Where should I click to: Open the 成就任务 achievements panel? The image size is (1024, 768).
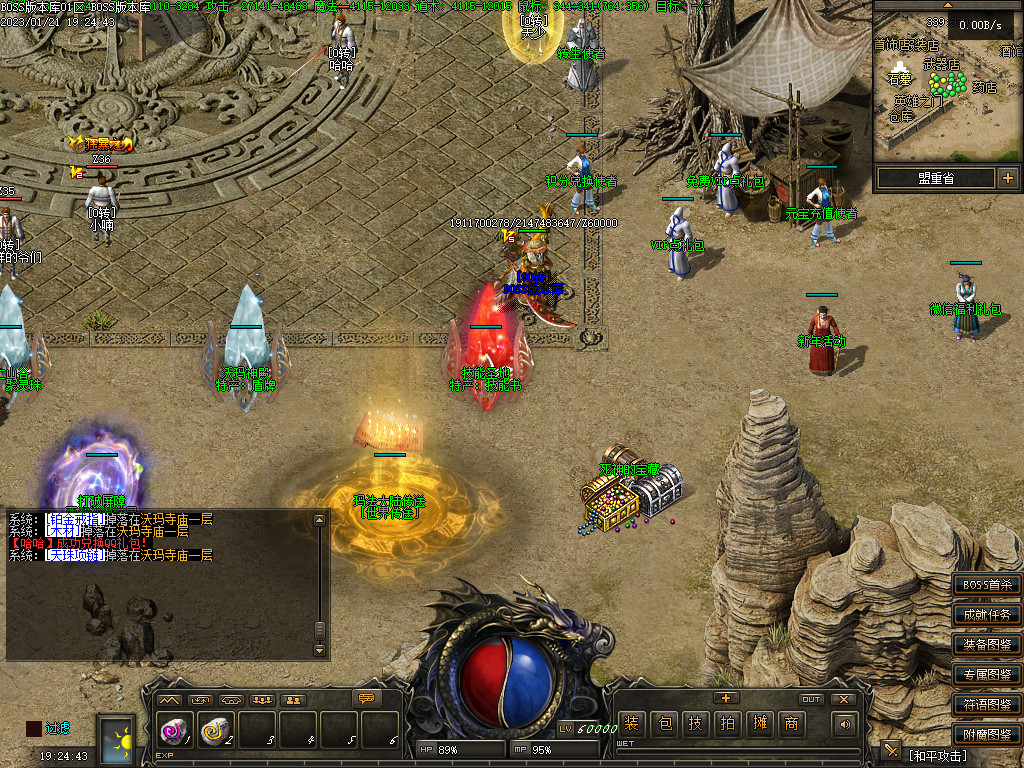coord(987,615)
